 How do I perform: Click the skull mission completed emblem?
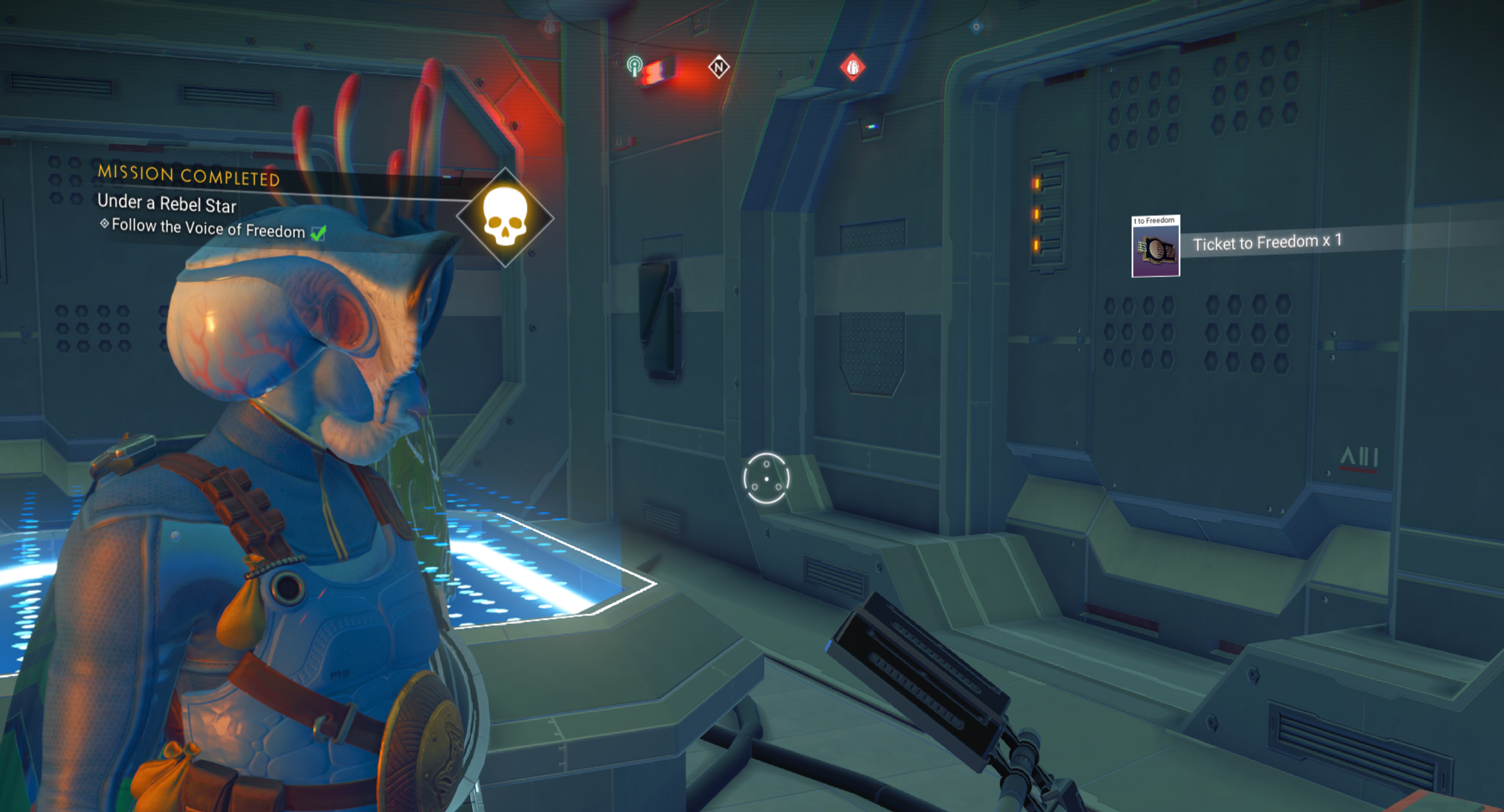[505, 218]
